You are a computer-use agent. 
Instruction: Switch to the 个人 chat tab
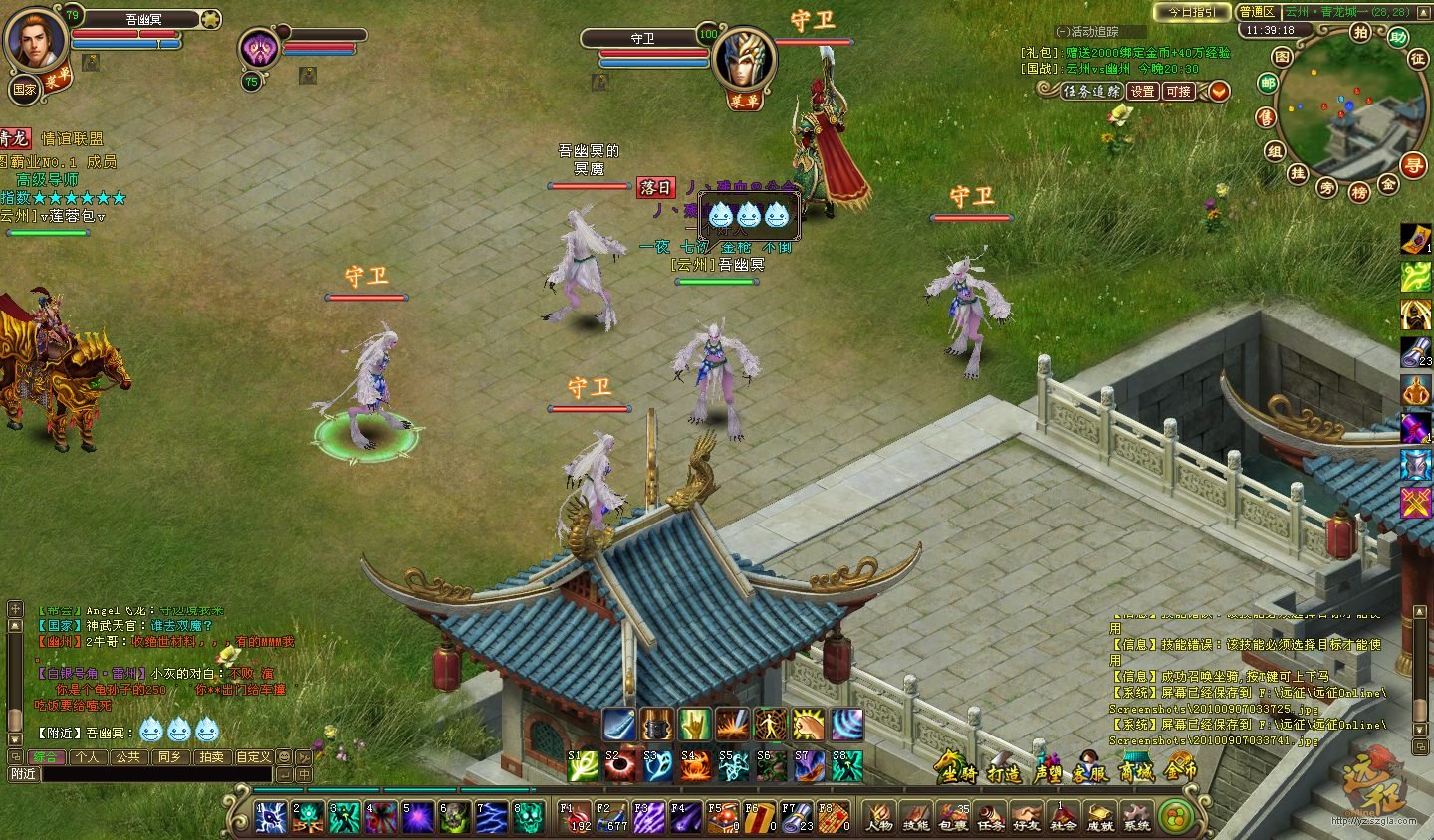coord(88,756)
